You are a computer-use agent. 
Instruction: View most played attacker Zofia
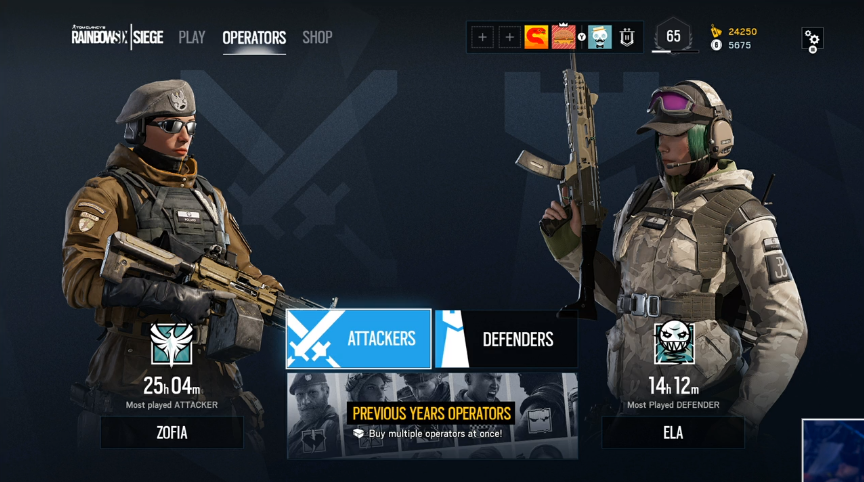coord(171,433)
